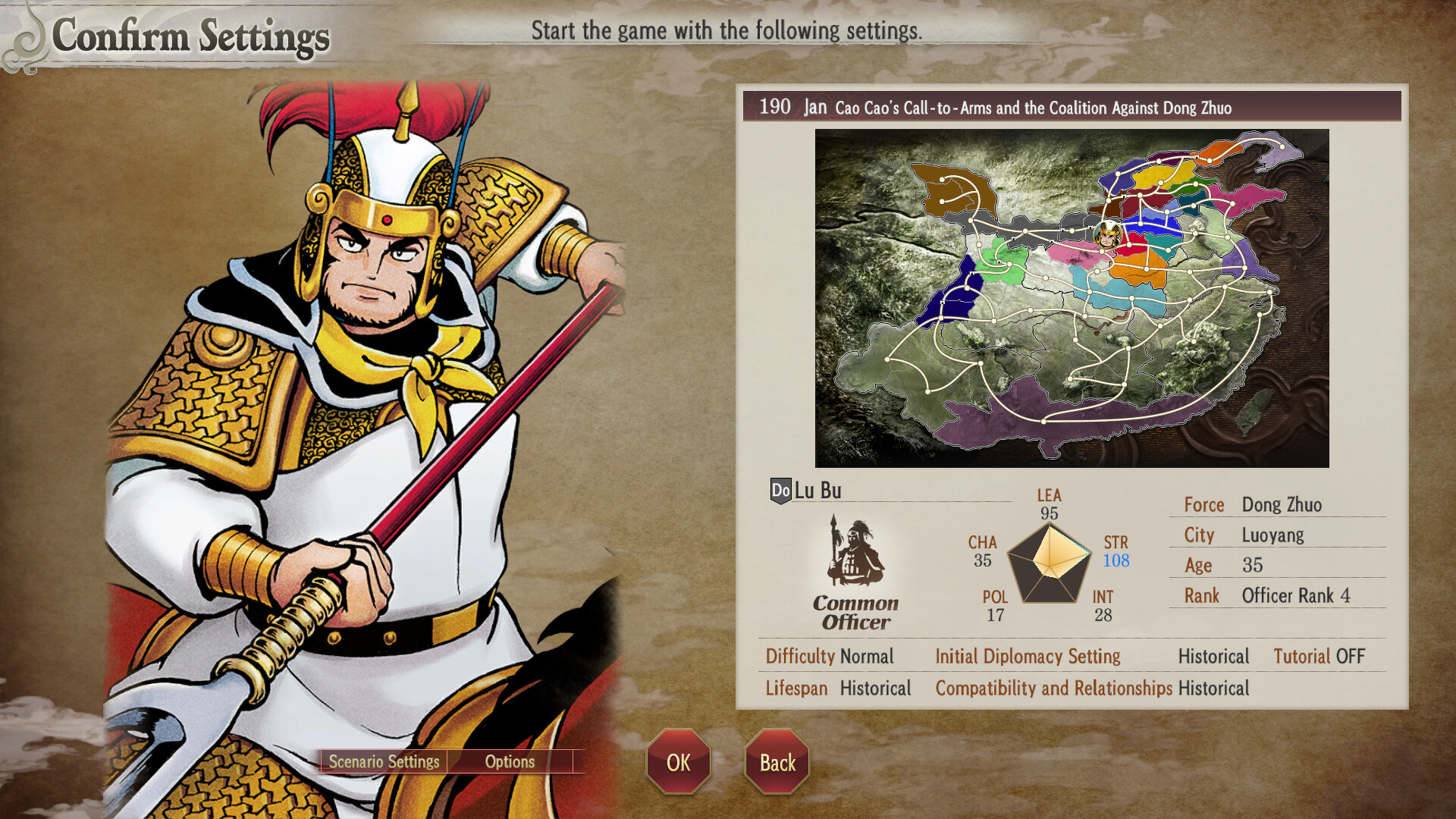Toggle Difficulty Normal setting

point(830,657)
